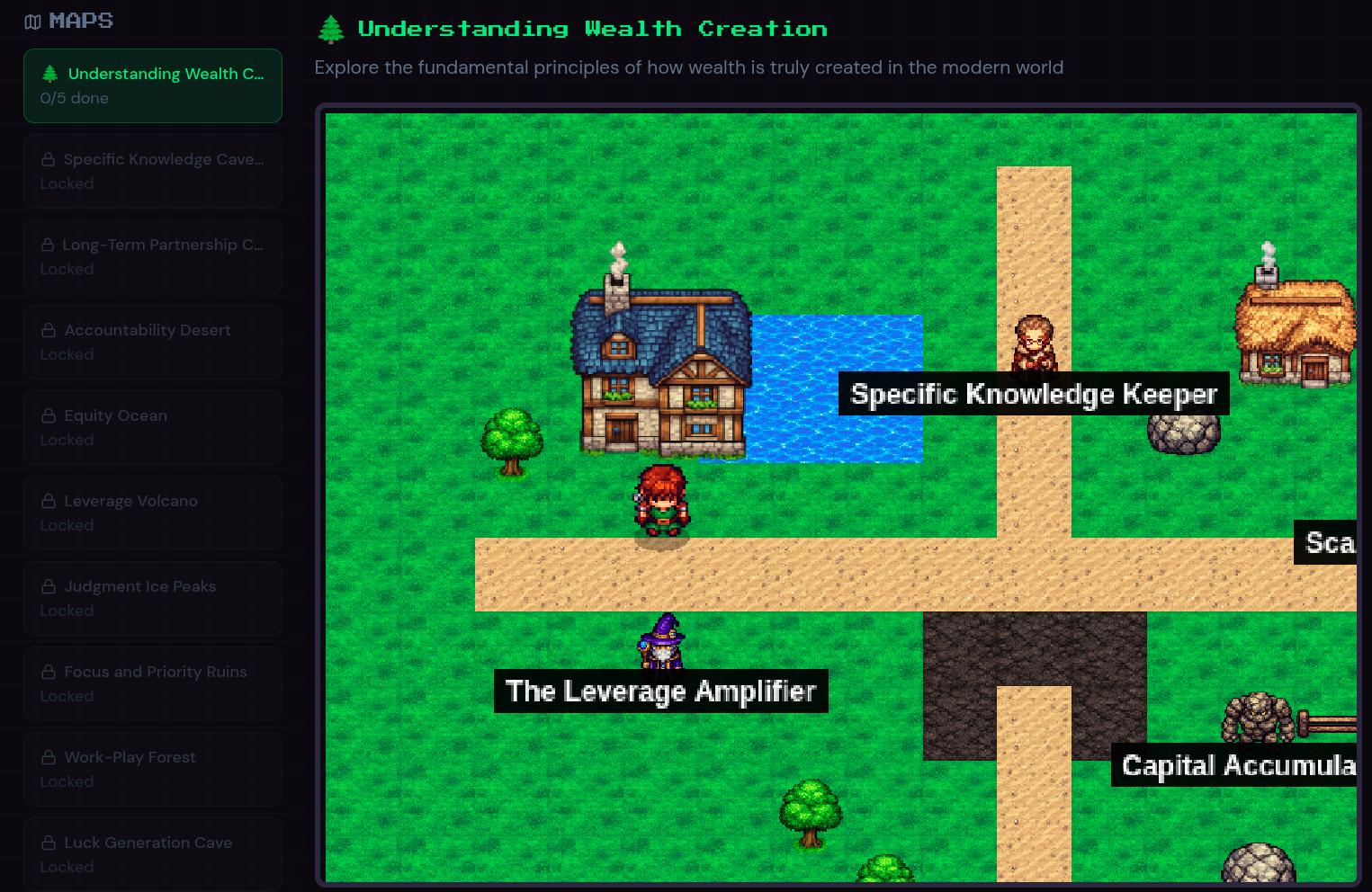Image resolution: width=1372 pixels, height=892 pixels.
Task: Click the Specific Knowledge Keeper nameplate
Action: coord(1033,393)
